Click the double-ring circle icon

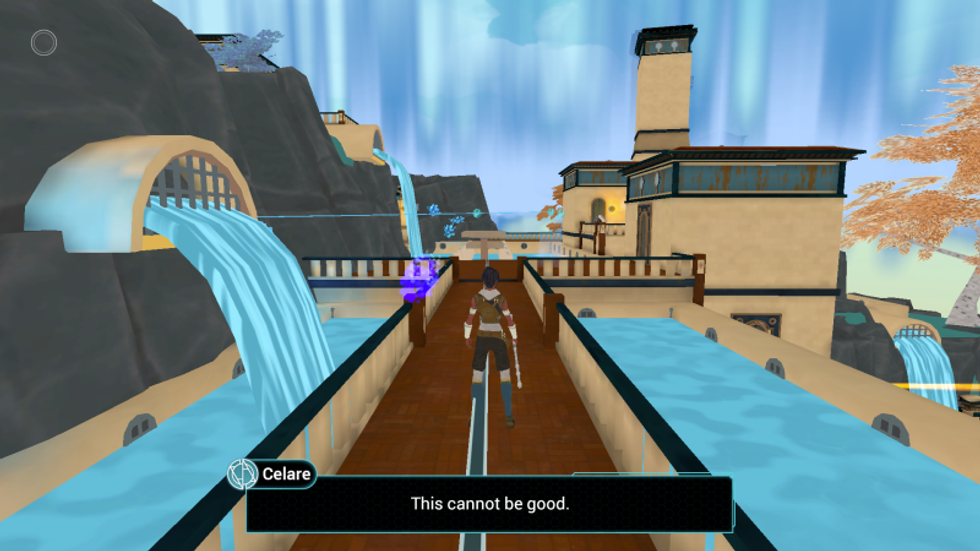coord(43,43)
